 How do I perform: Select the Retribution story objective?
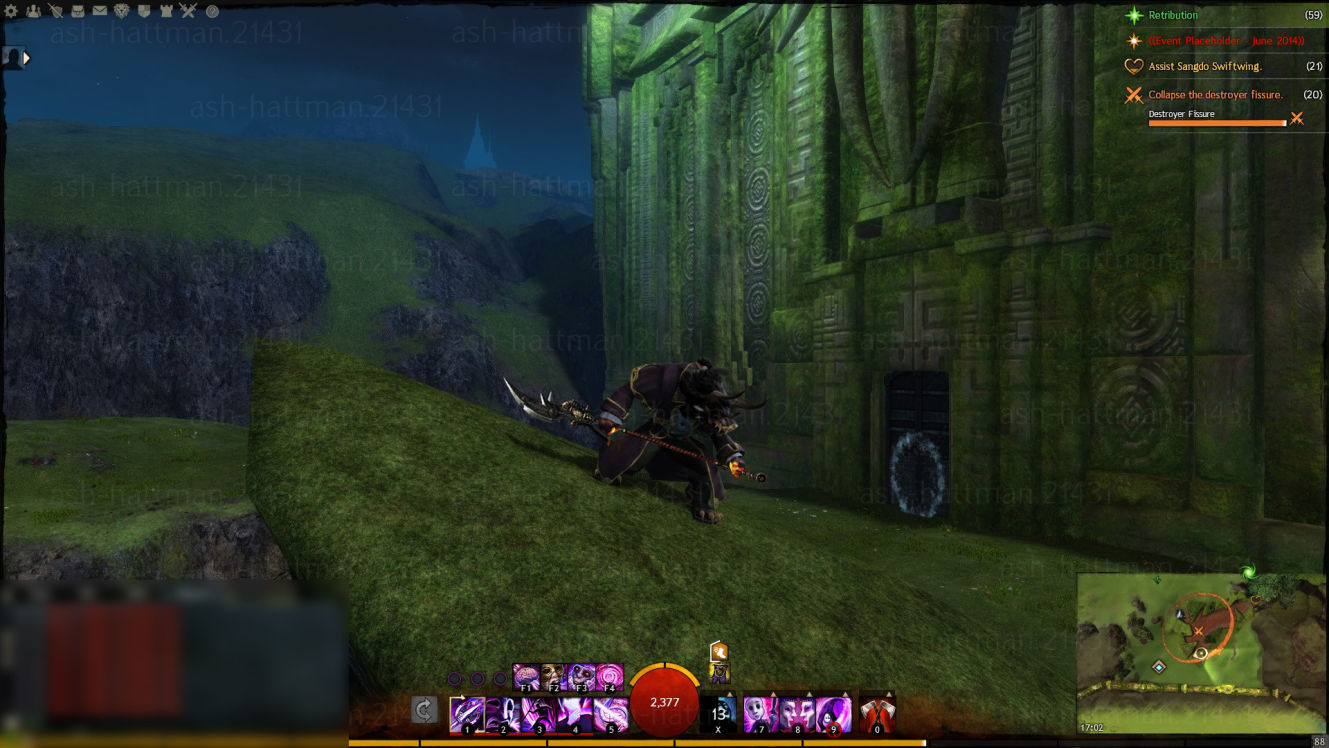1173,15
